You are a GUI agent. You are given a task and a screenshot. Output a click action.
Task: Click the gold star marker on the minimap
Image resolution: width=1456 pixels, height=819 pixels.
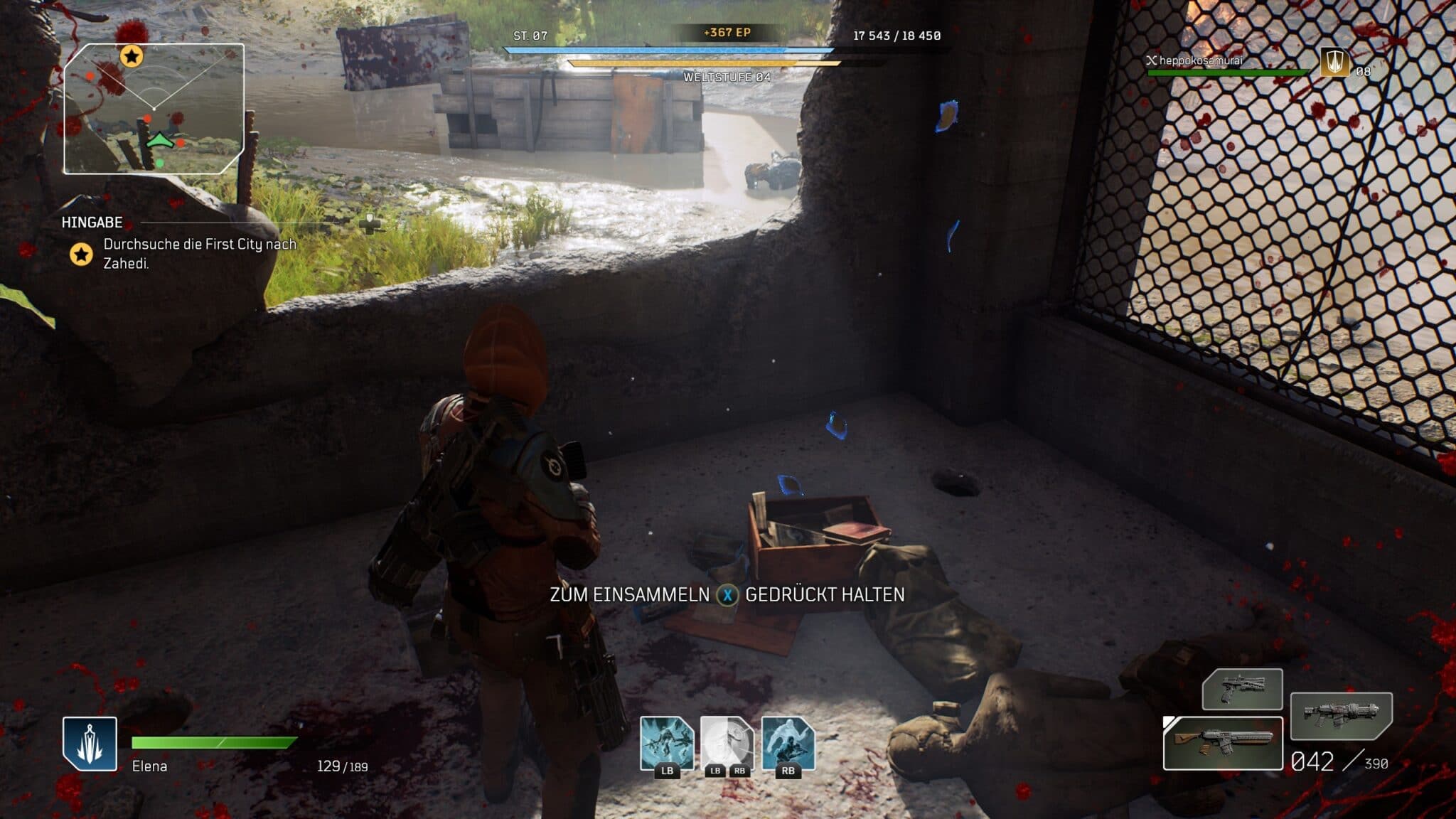(131, 55)
